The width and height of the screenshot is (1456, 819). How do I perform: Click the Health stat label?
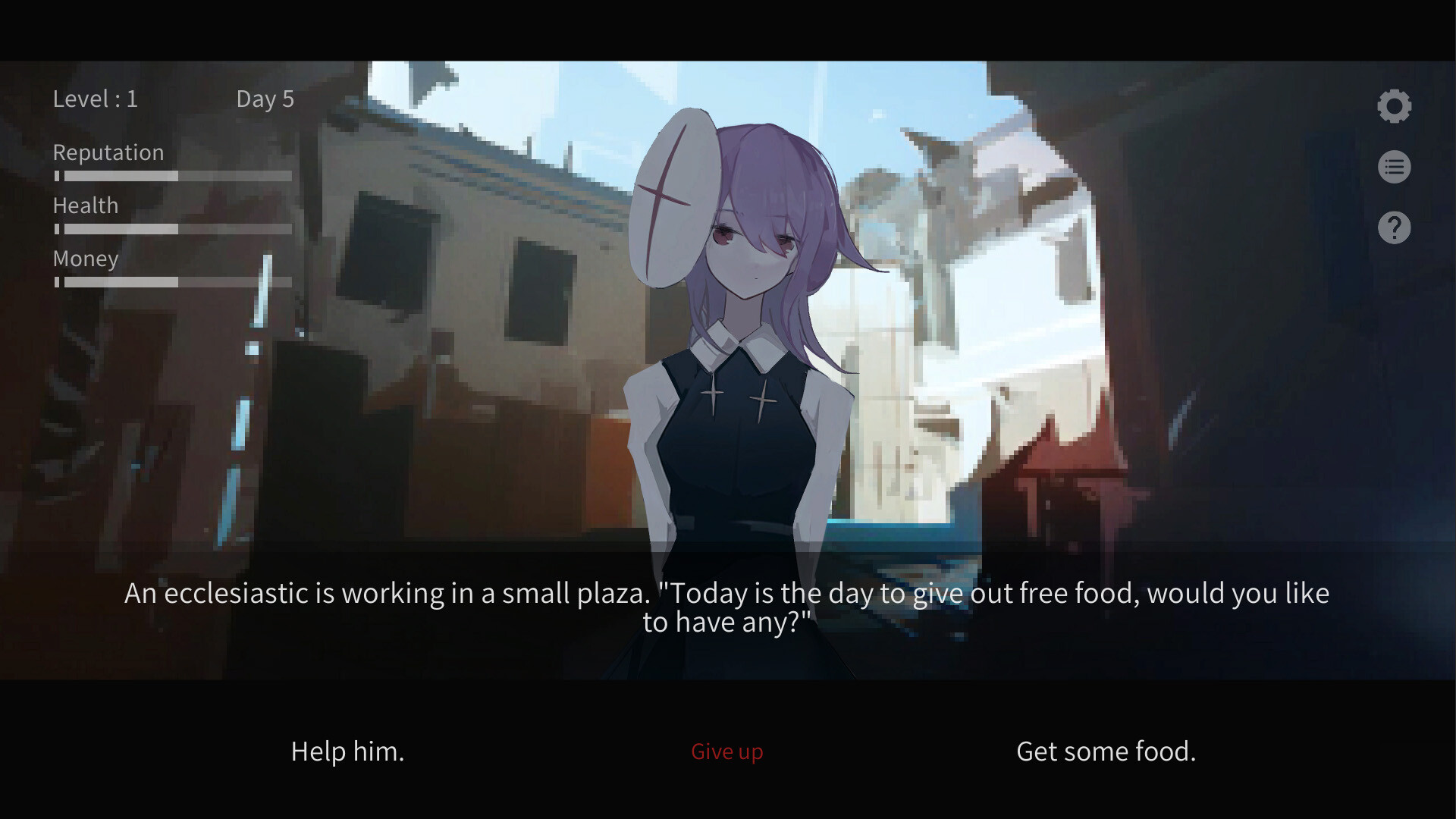(x=85, y=206)
